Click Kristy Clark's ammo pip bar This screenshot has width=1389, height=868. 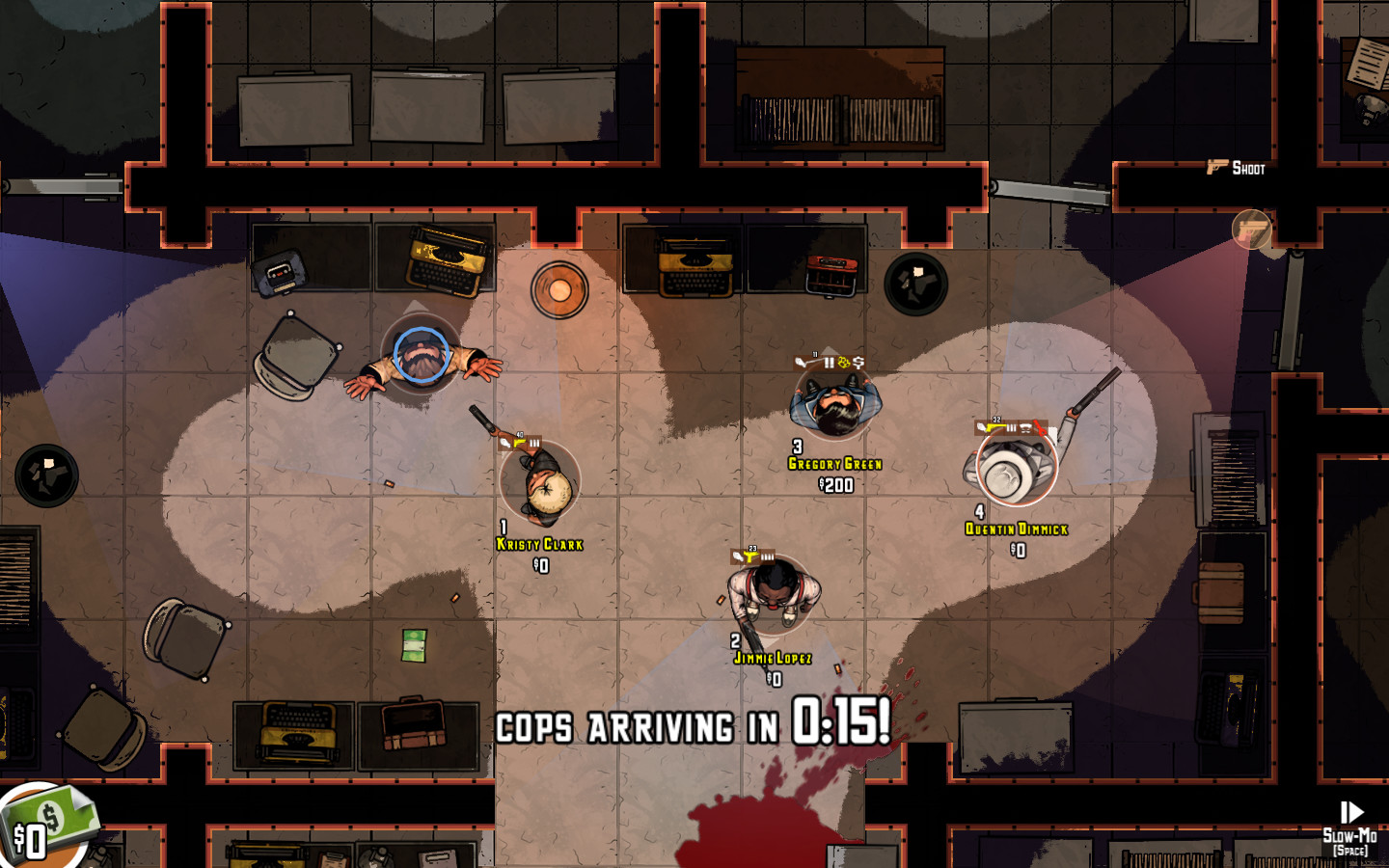535,441
